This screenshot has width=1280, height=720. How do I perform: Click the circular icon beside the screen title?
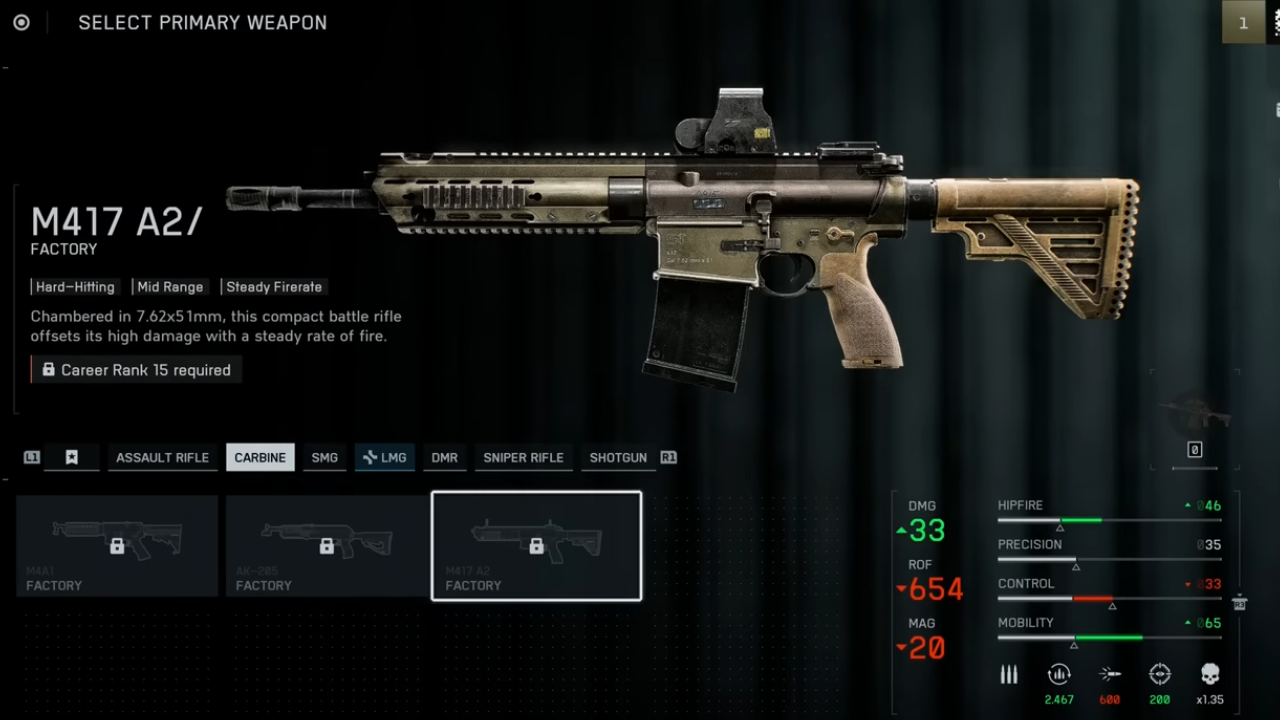coord(21,22)
